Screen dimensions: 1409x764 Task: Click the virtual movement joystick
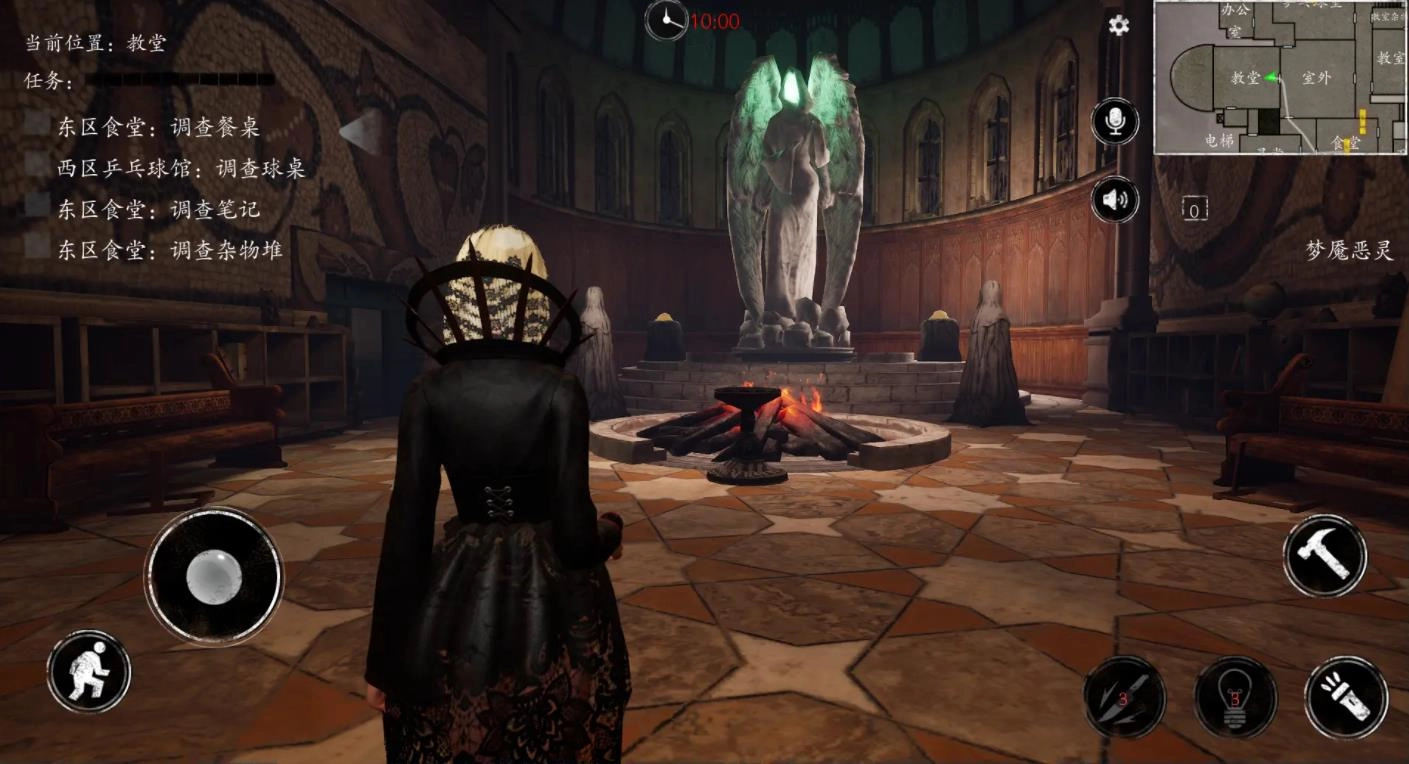pos(214,575)
